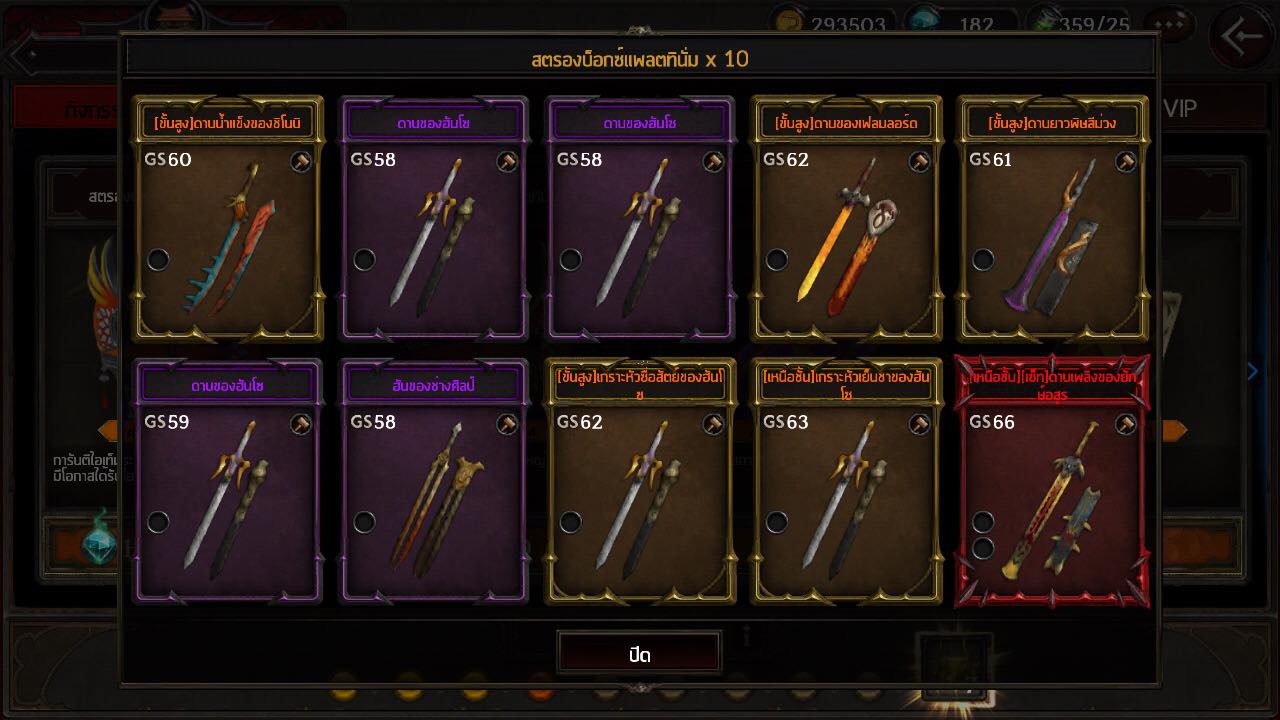Image resolution: width=1280 pixels, height=720 pixels.
Task: Pick the GS62 silver sword card with gold frame
Action: 640,483
